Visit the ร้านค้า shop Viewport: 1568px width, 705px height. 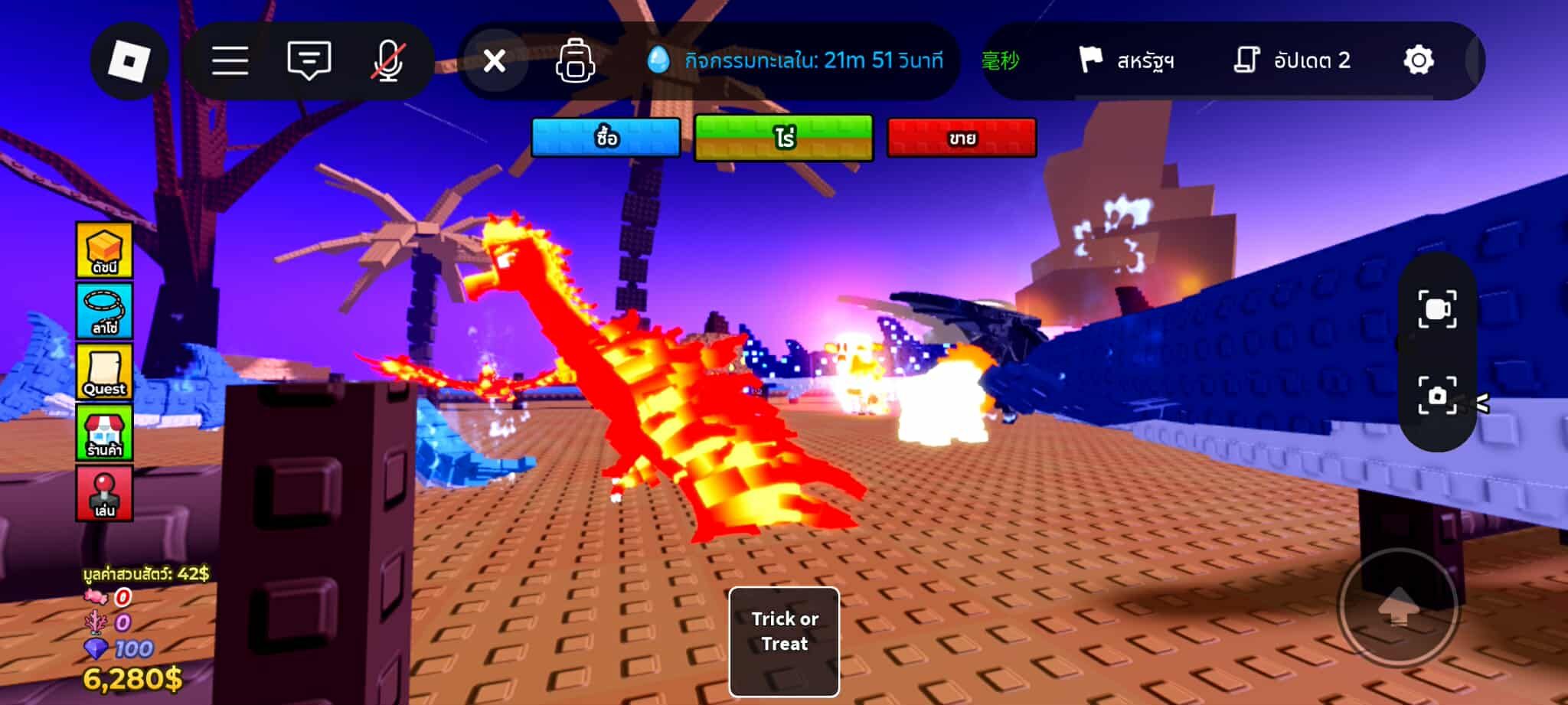(104, 432)
